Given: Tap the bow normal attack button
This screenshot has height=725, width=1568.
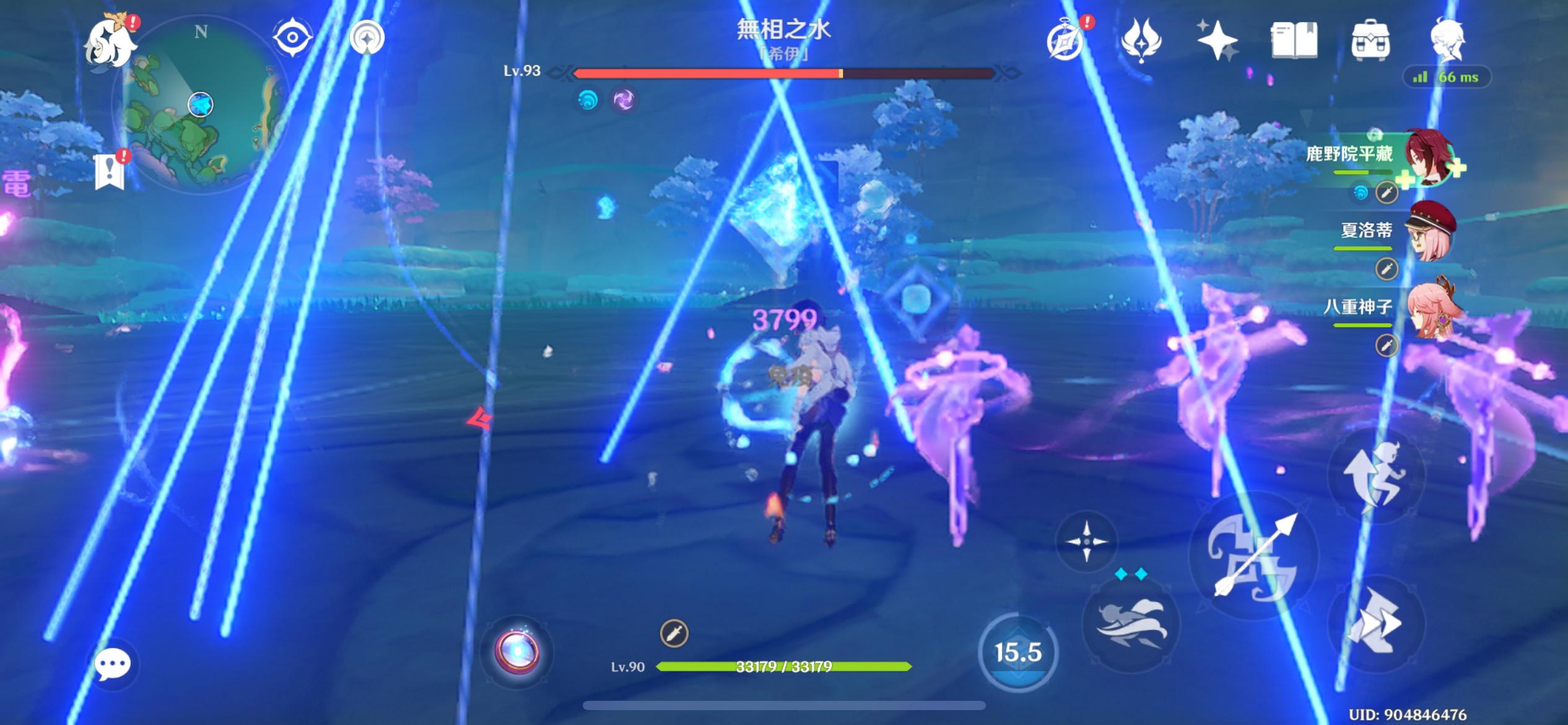Looking at the screenshot, I should coord(1253,556).
